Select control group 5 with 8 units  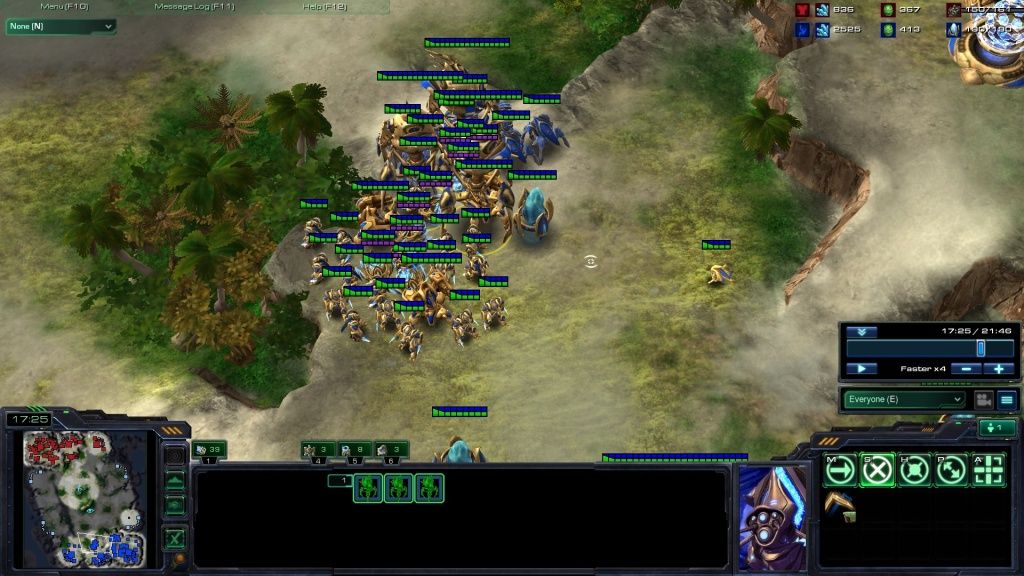point(355,450)
